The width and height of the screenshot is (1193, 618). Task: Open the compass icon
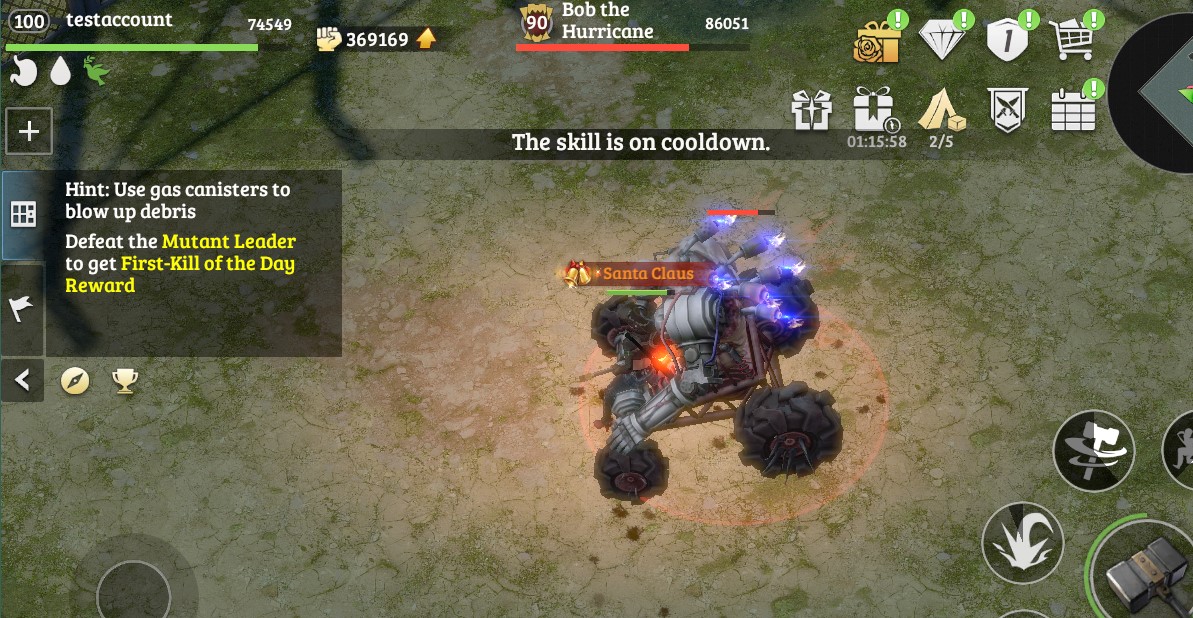[75, 380]
